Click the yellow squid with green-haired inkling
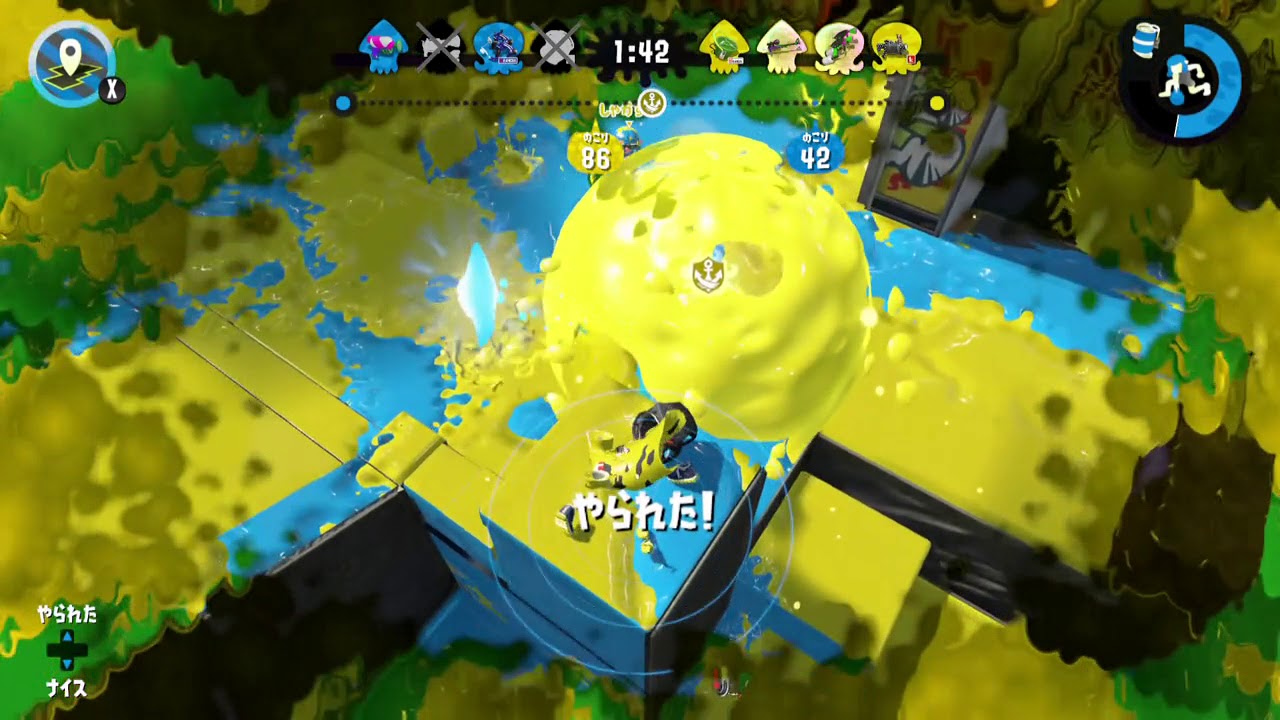Screen dimensions: 1280x720 pyautogui.click(x=838, y=45)
